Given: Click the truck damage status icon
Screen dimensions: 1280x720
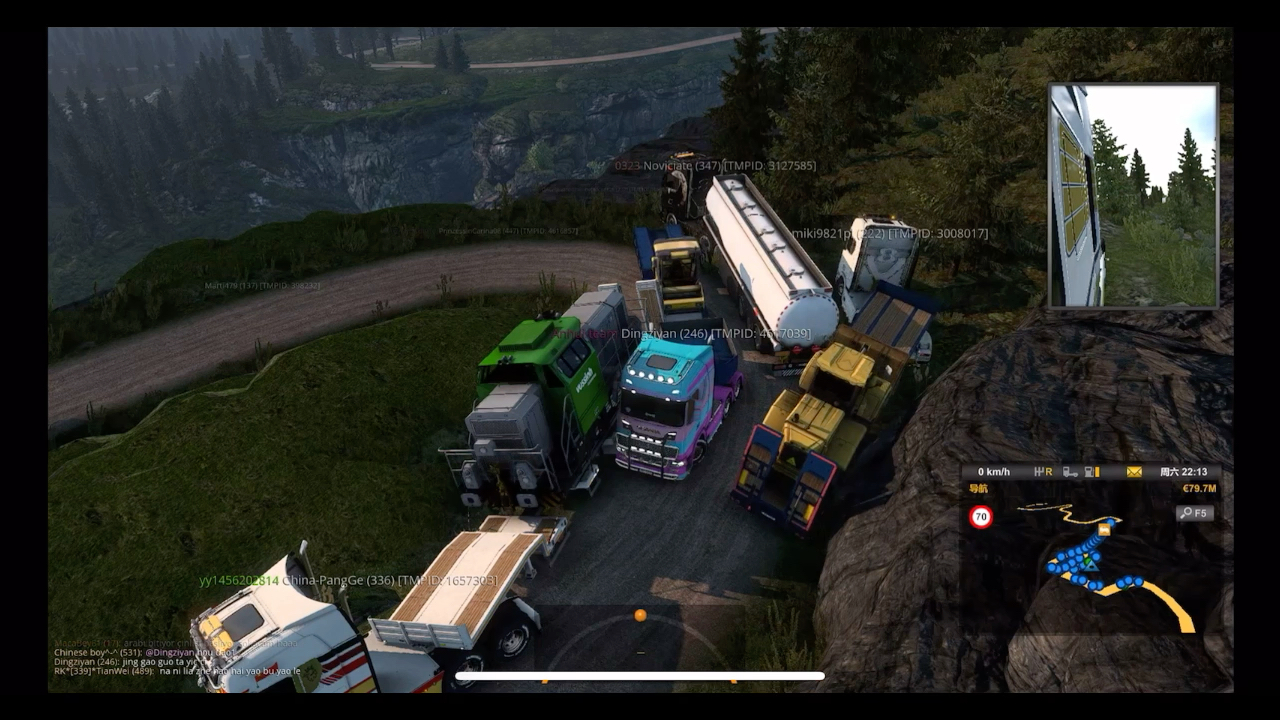Looking at the screenshot, I should pyautogui.click(x=1070, y=472).
